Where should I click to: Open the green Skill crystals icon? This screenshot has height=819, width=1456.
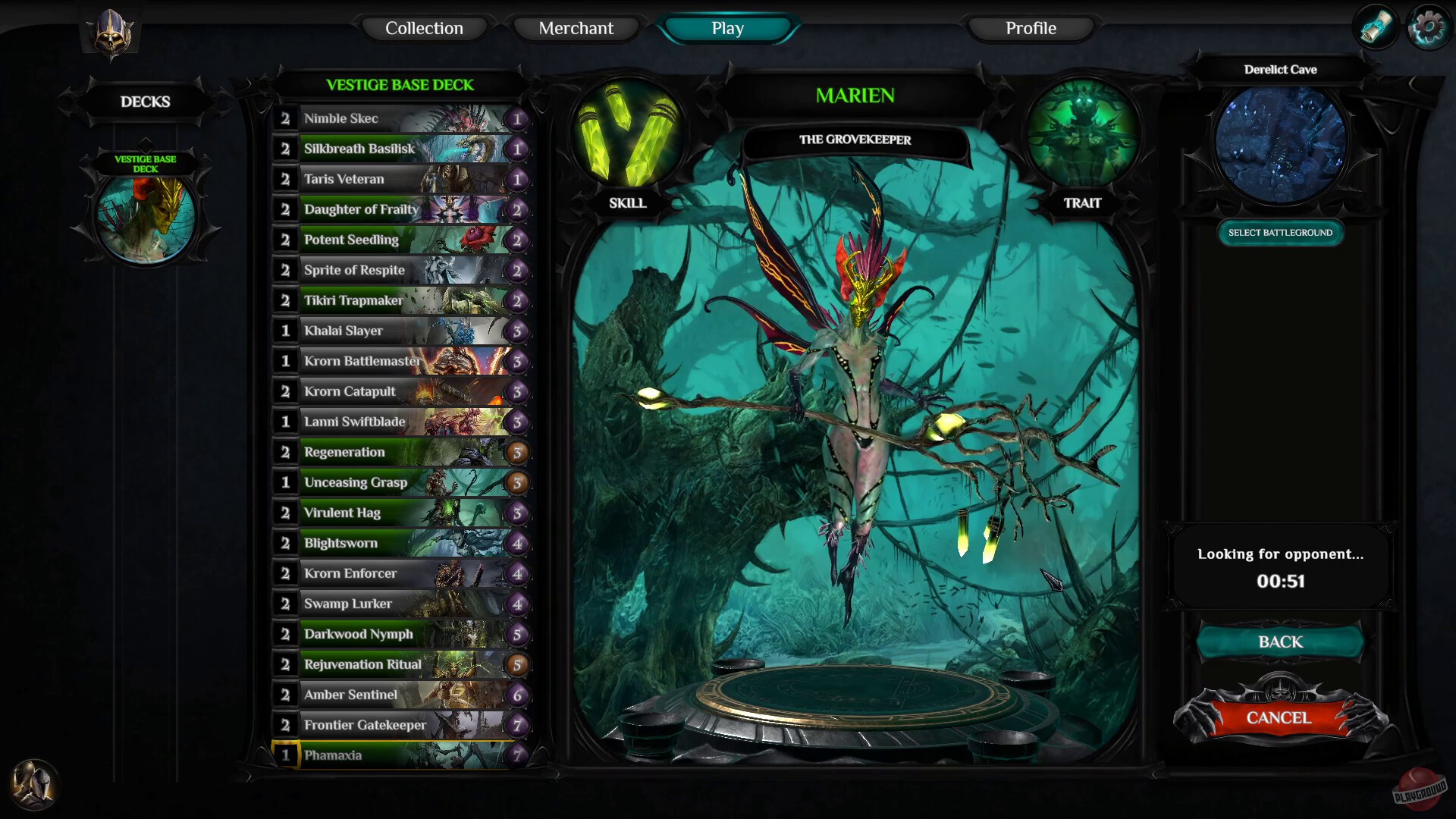pos(628,136)
